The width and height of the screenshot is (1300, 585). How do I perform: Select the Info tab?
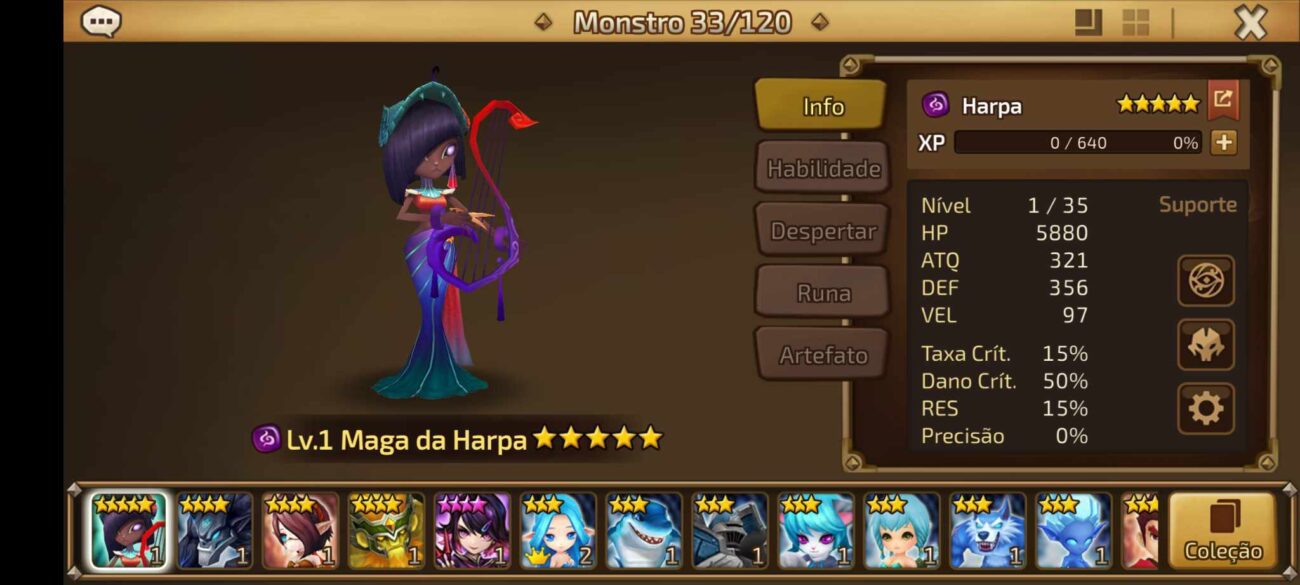822,106
